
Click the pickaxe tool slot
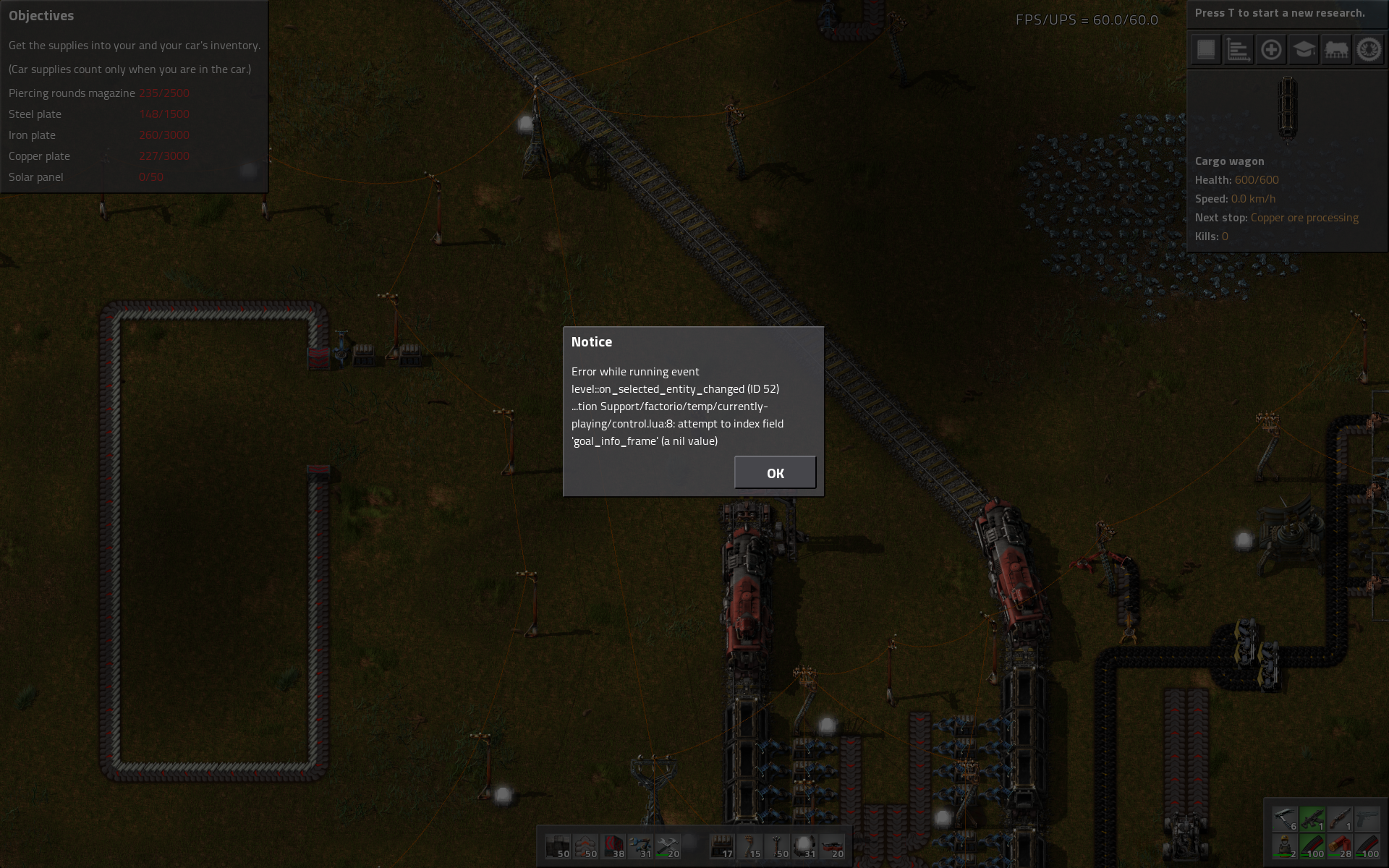tap(1285, 820)
